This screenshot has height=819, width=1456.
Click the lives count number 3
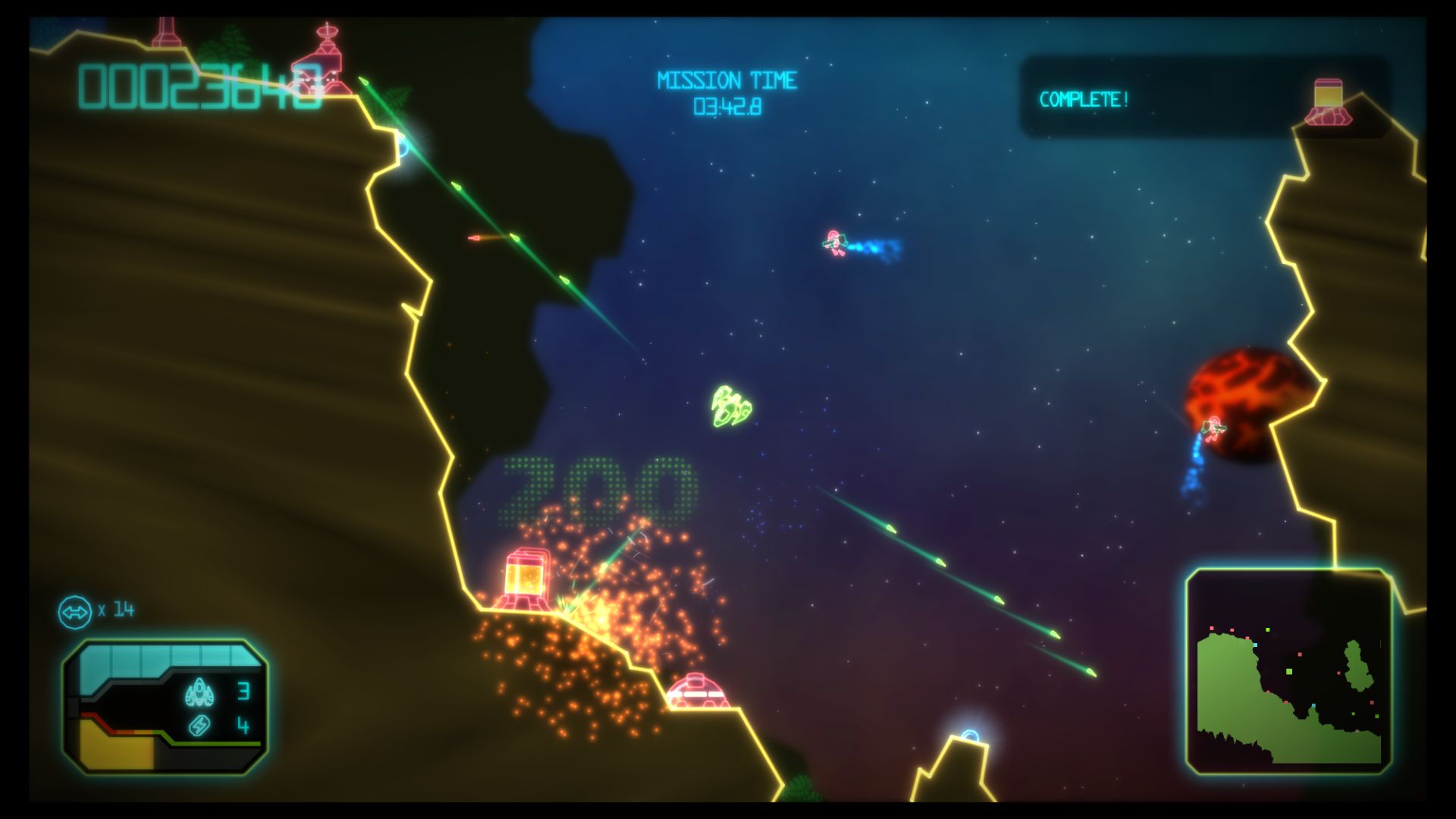coord(243,692)
